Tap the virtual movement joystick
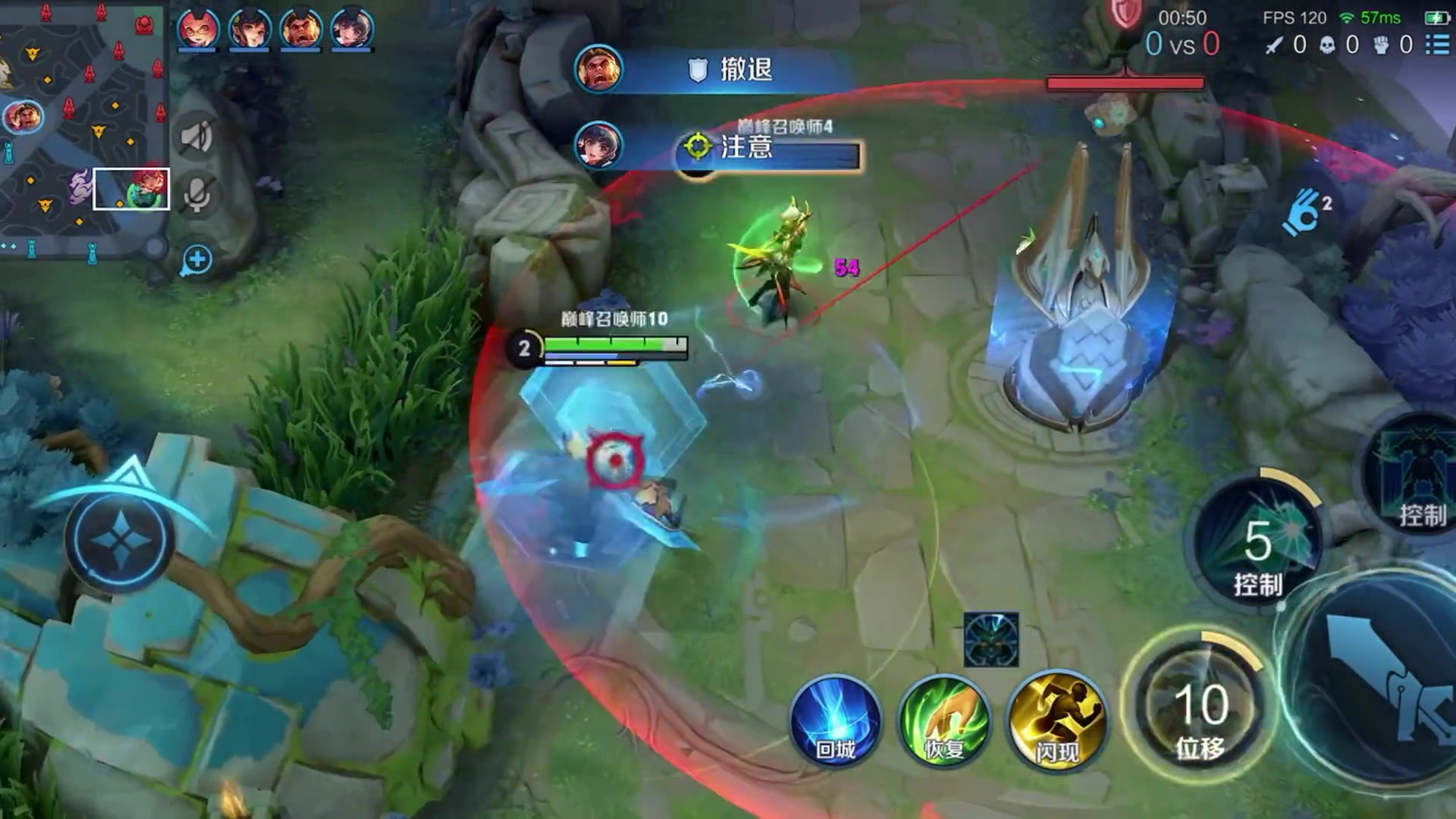Screen dimensions: 1456x819 120,538
